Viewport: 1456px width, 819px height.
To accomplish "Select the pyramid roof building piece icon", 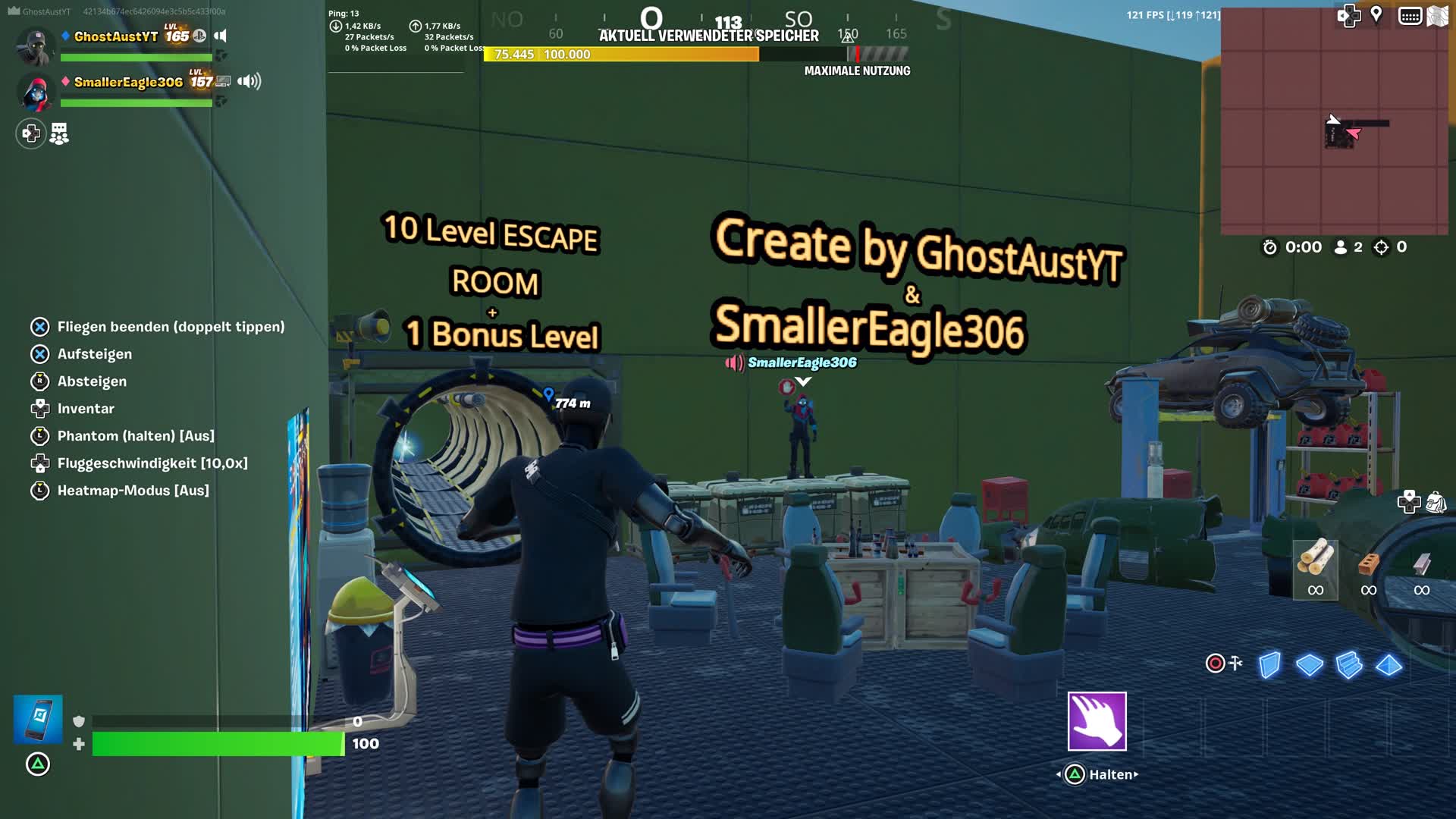I will pyautogui.click(x=1388, y=667).
